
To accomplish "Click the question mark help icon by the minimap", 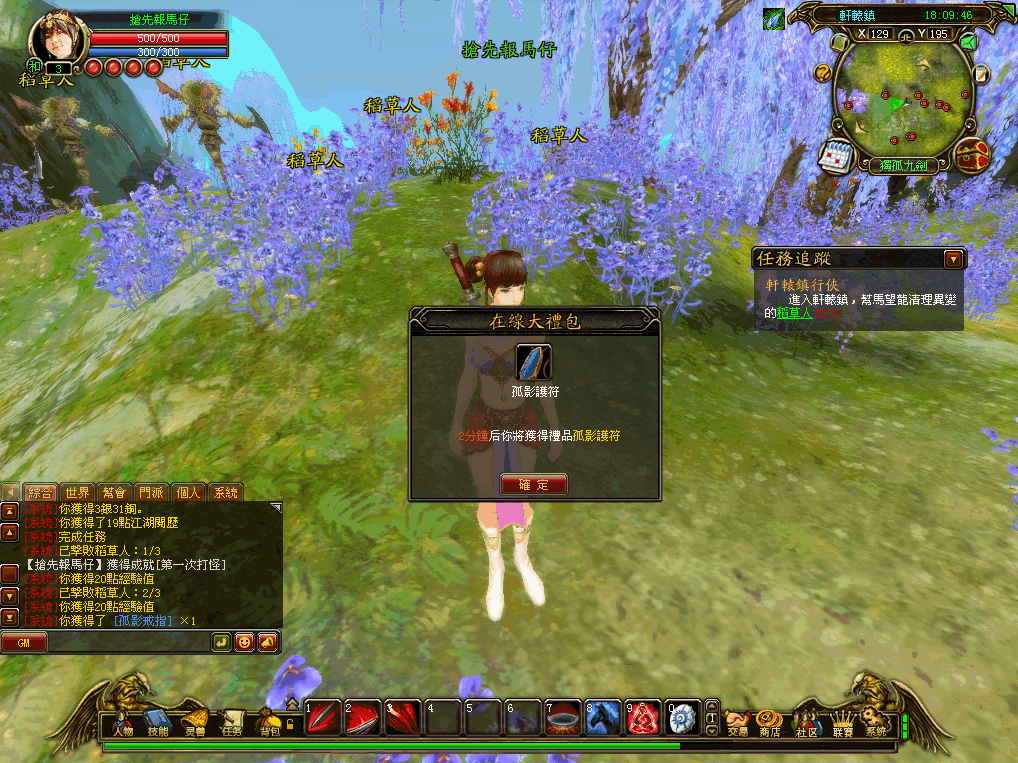I will [x=822, y=72].
